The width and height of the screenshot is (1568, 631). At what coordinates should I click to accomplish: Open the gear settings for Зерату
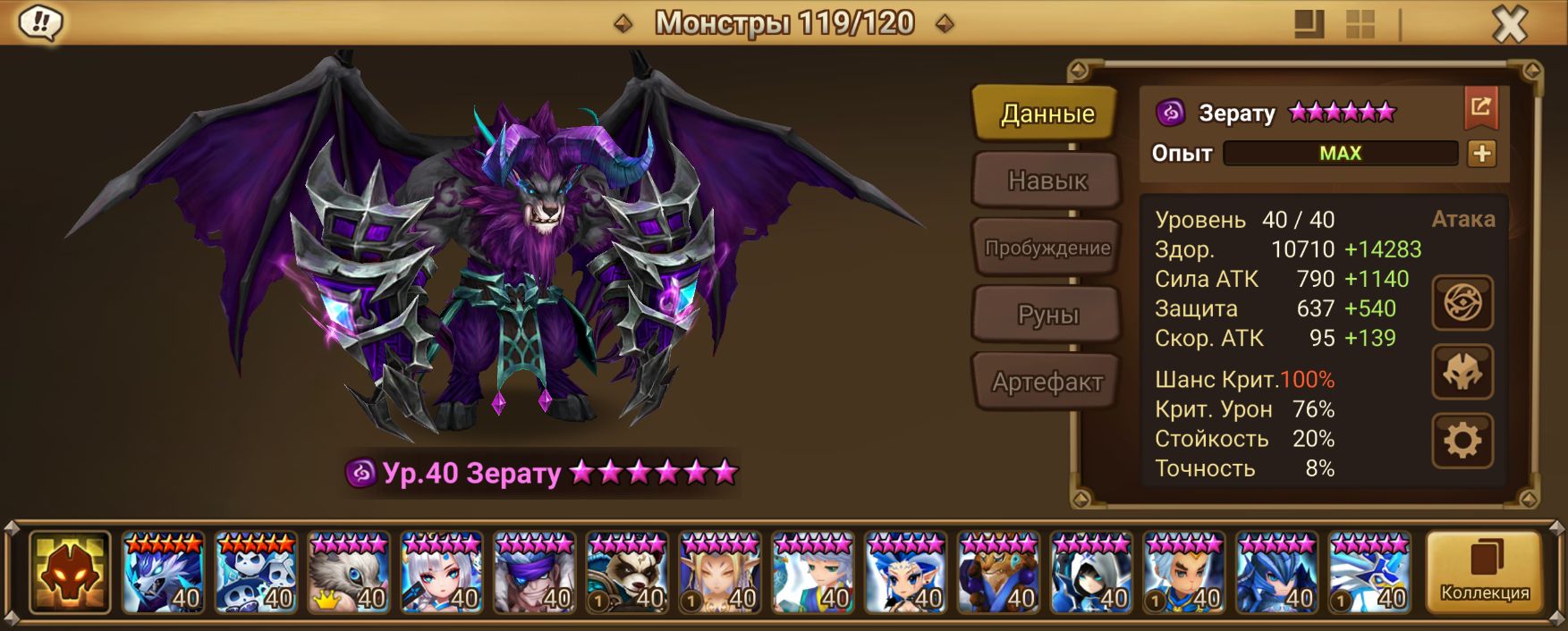(x=1462, y=441)
